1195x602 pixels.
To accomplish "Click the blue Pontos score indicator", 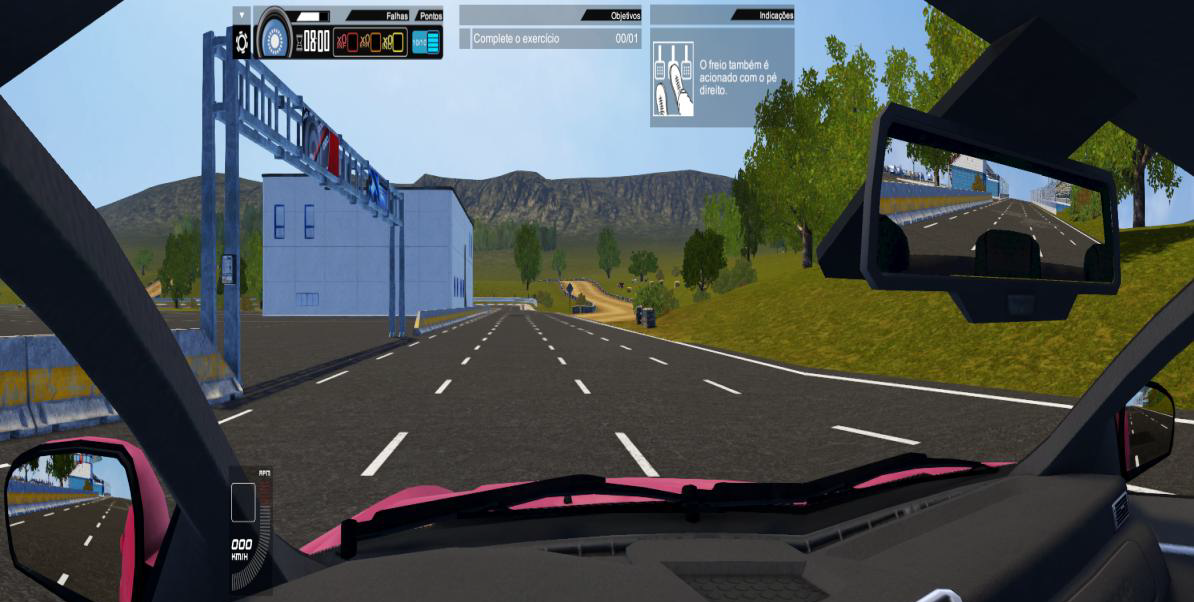I will click(426, 43).
